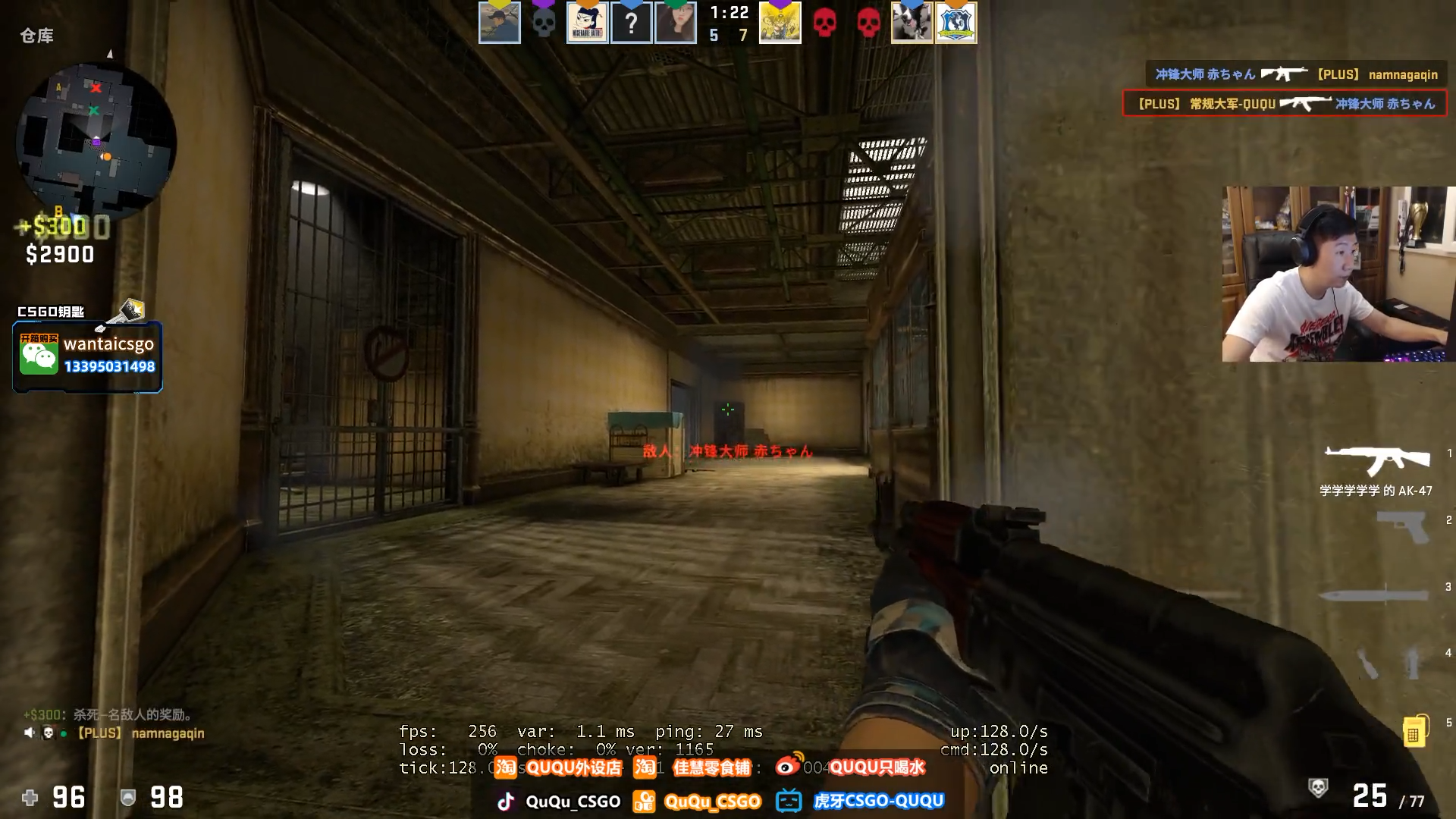Viewport: 1456px width, 819px height.
Task: Expand the red-highlighted kill feed entry
Action: 1285,104
